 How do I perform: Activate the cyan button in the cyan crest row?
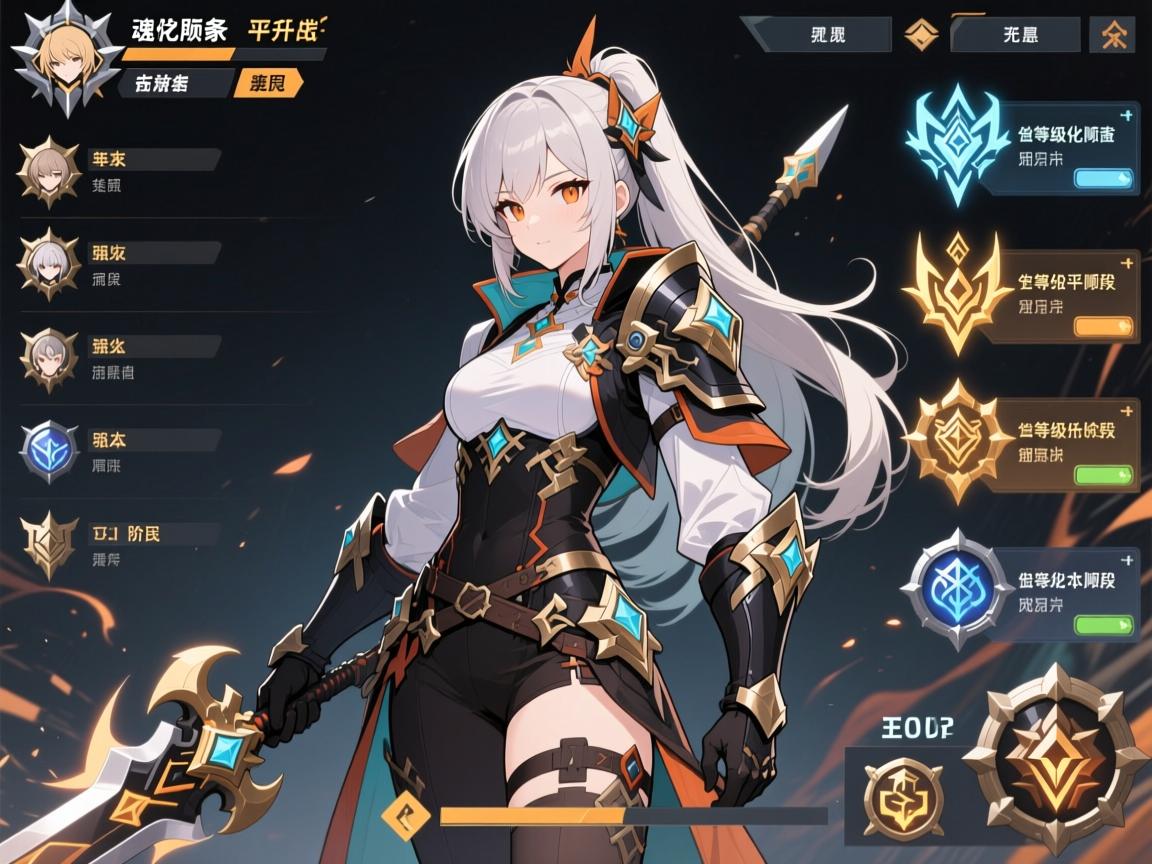click(x=1103, y=179)
